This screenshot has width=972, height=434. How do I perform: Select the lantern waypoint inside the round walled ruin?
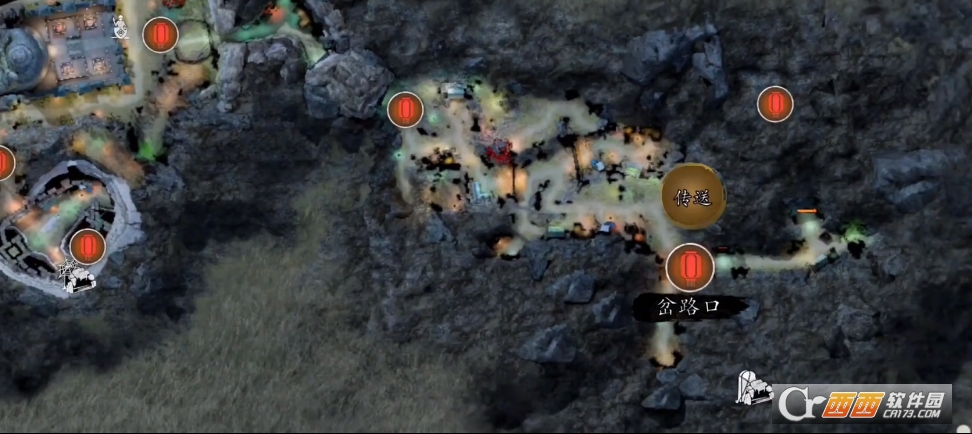[88, 245]
